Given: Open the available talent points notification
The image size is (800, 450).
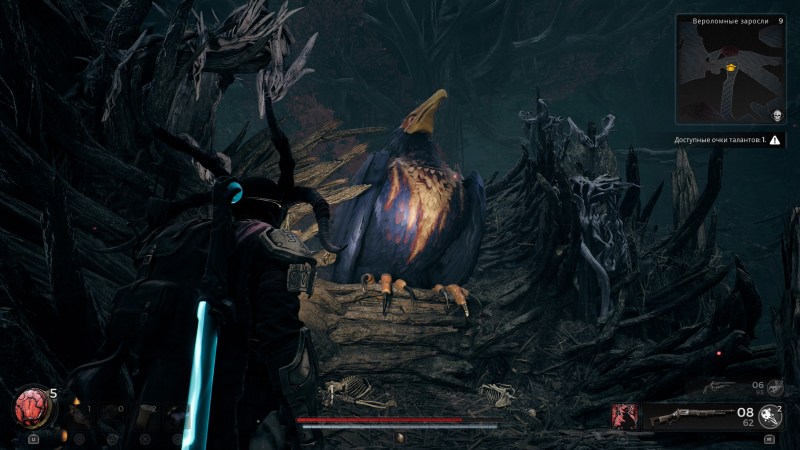Looking at the screenshot, I should (729, 140).
